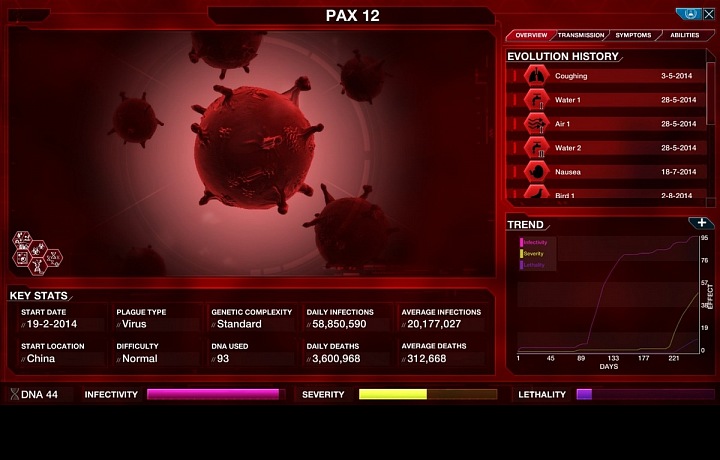
Task: Switch to the Transmission tab
Action: [x=580, y=35]
